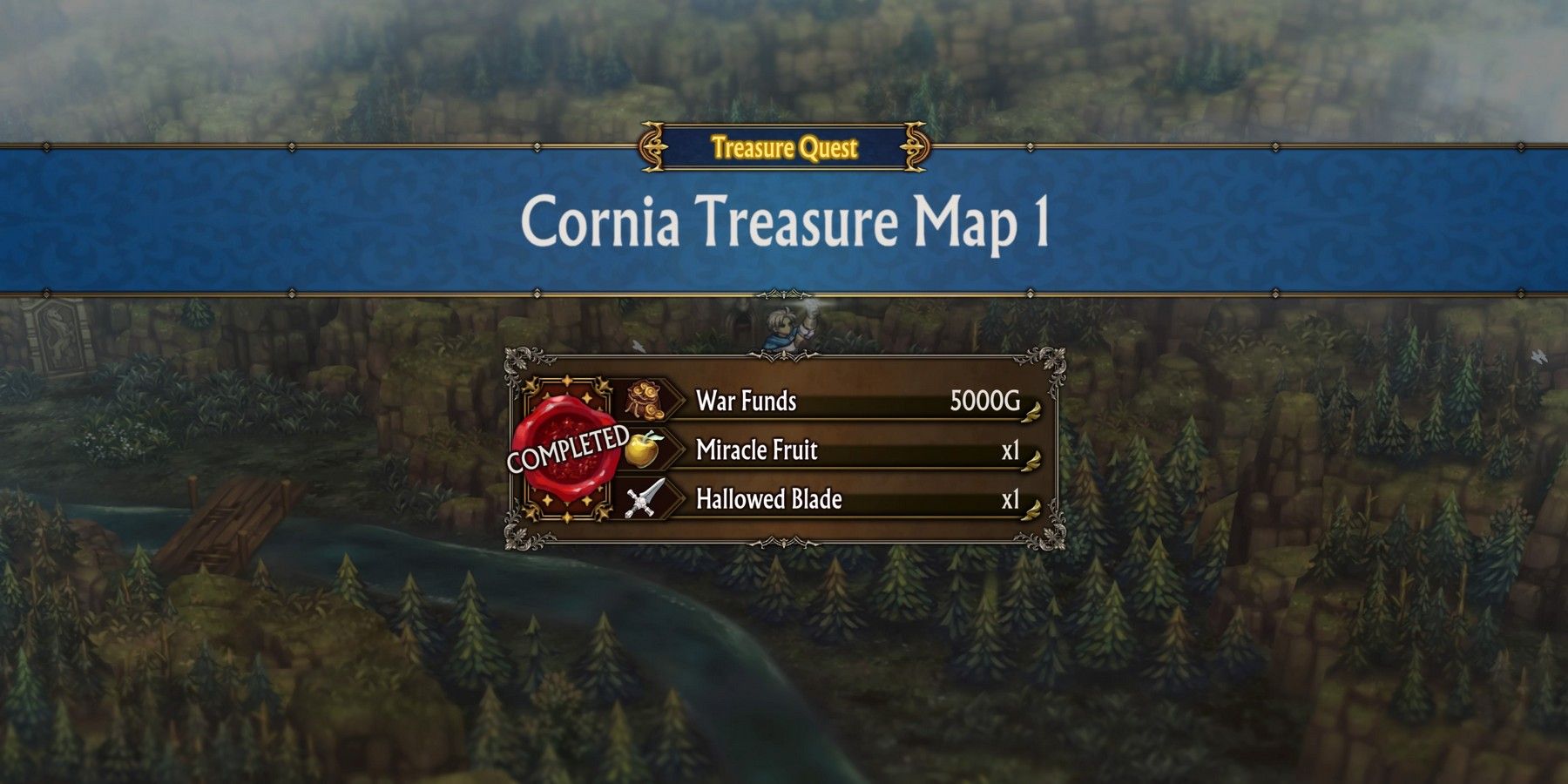Click the golden ornament right of Treasure Quest
This screenshot has width=1568, height=784.
click(x=913, y=148)
